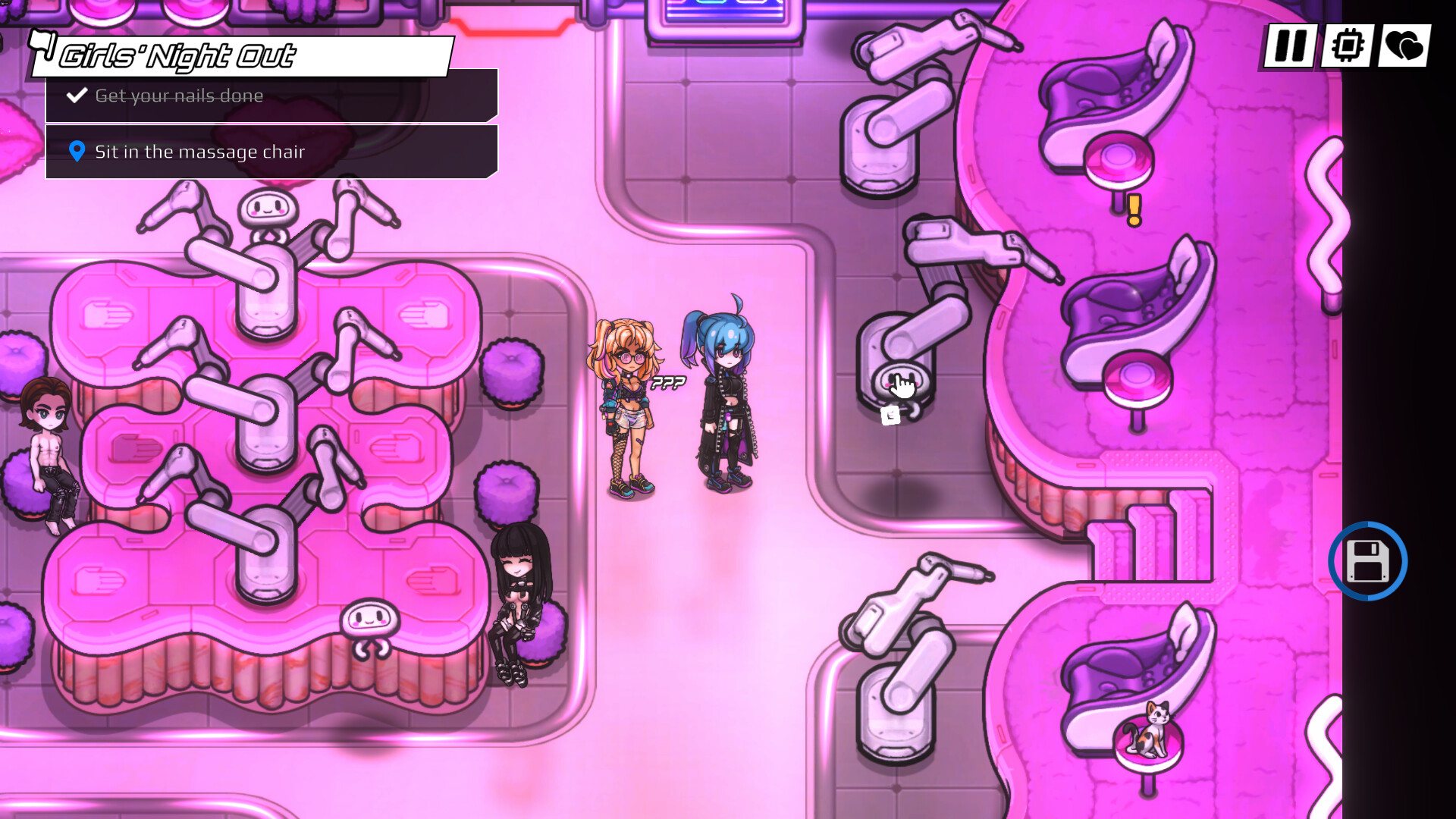Expand the Girls' Night Out quest tracker
1456x819 pixels.
tap(178, 55)
